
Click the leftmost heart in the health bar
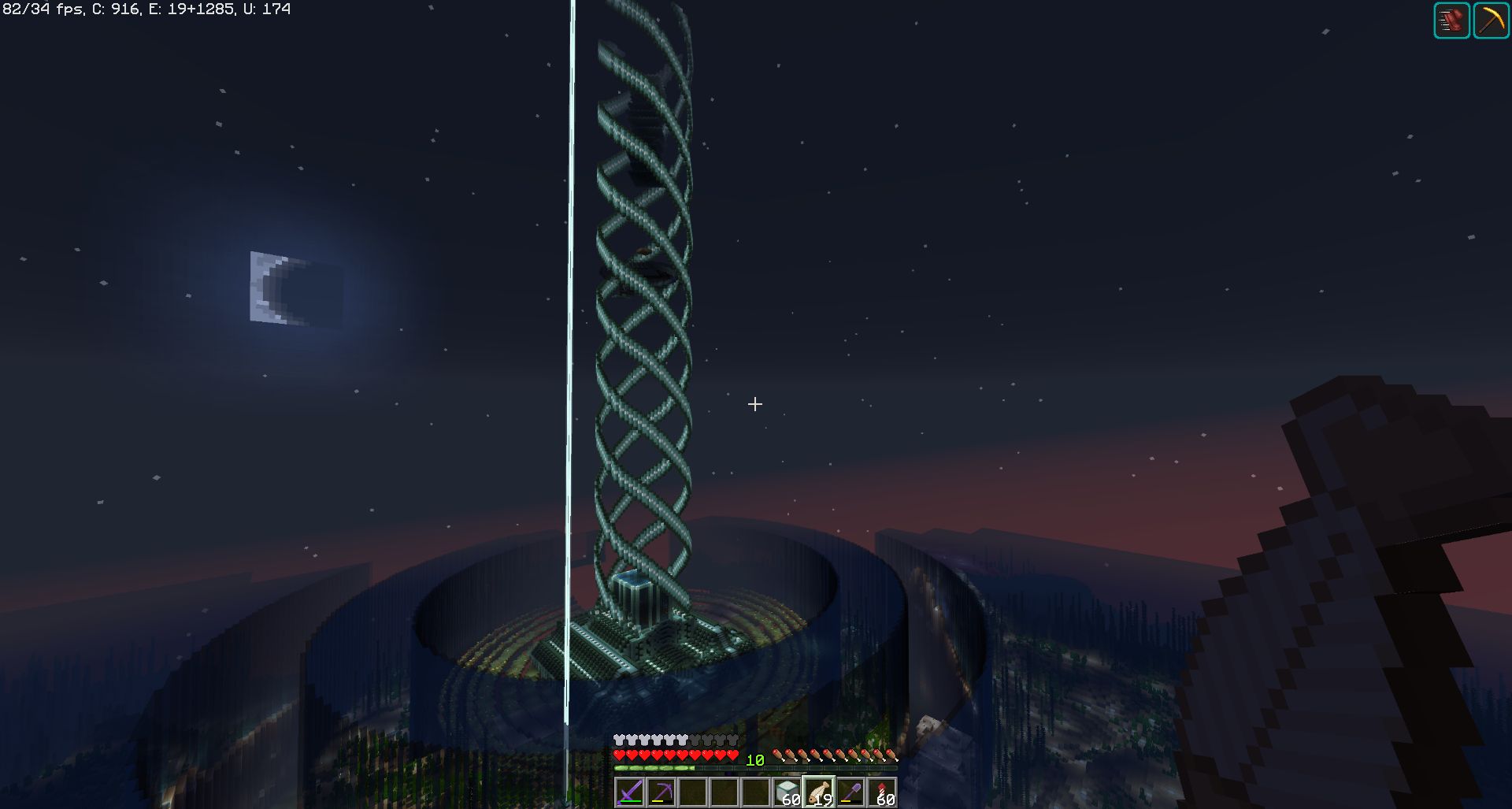pos(619,755)
